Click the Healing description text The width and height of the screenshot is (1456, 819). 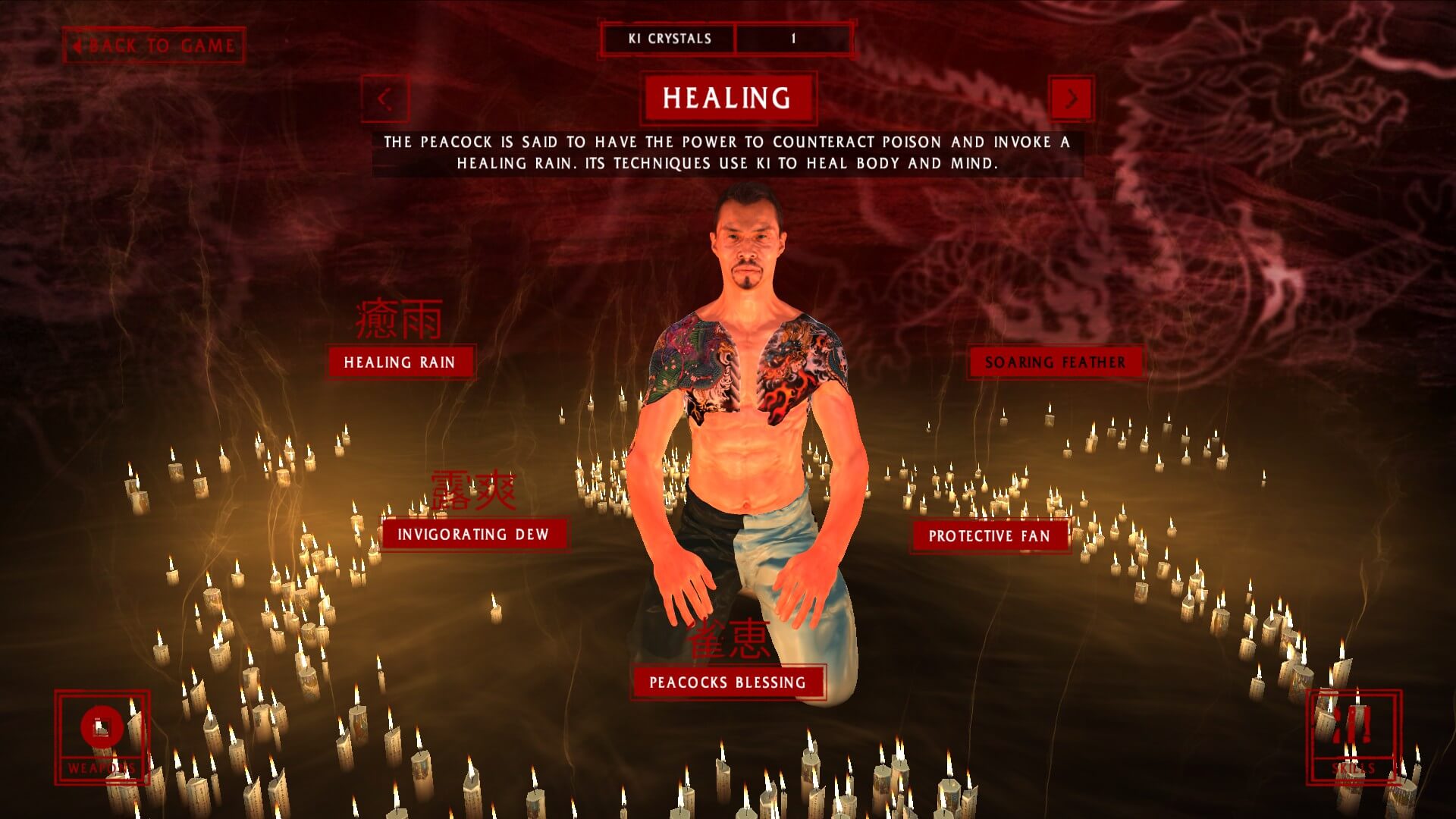728,152
